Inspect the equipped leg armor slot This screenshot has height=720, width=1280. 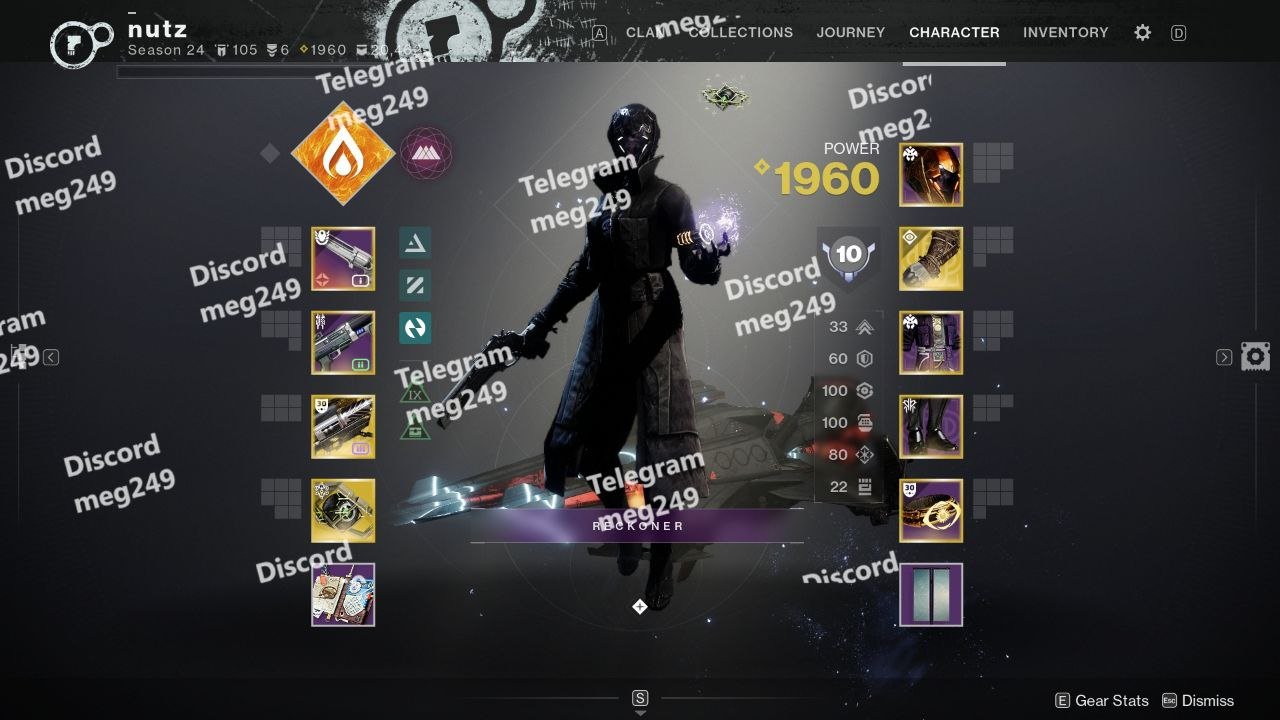931,427
